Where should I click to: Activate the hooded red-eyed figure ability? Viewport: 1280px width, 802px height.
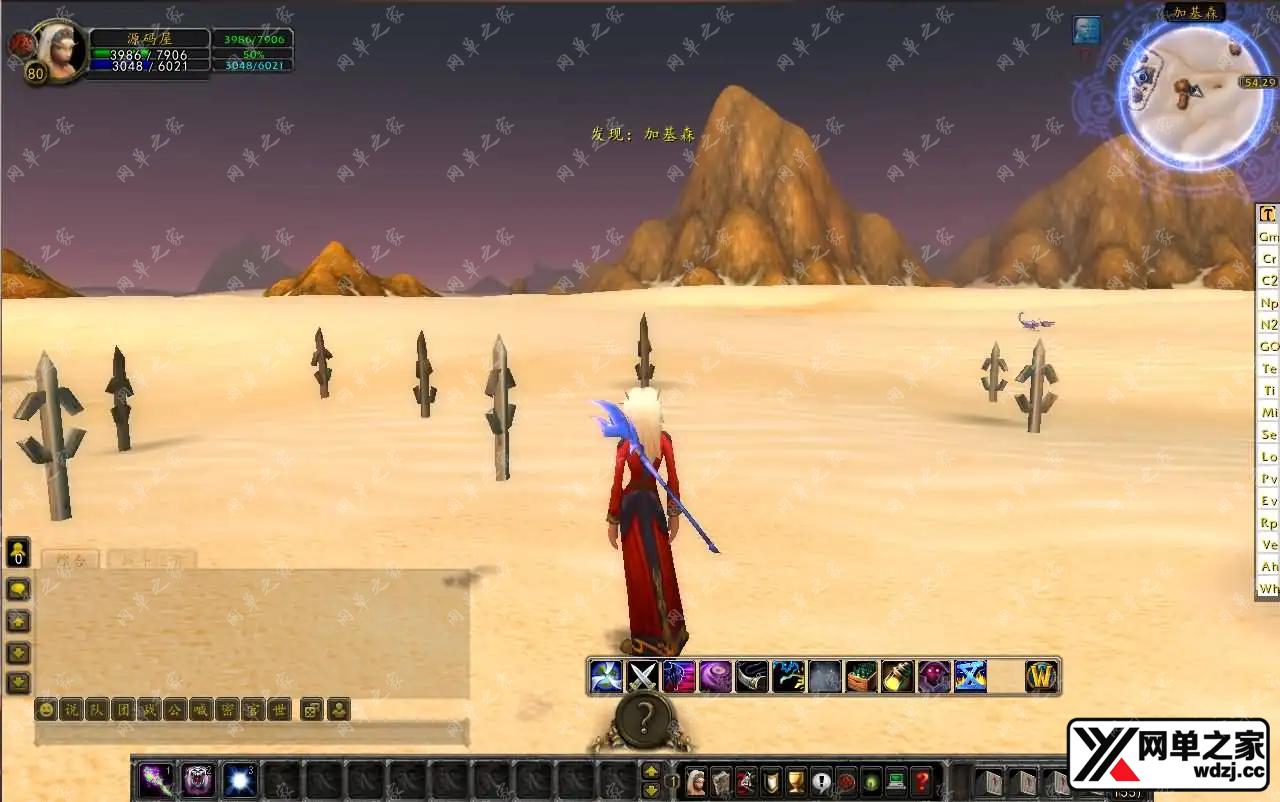tap(934, 677)
